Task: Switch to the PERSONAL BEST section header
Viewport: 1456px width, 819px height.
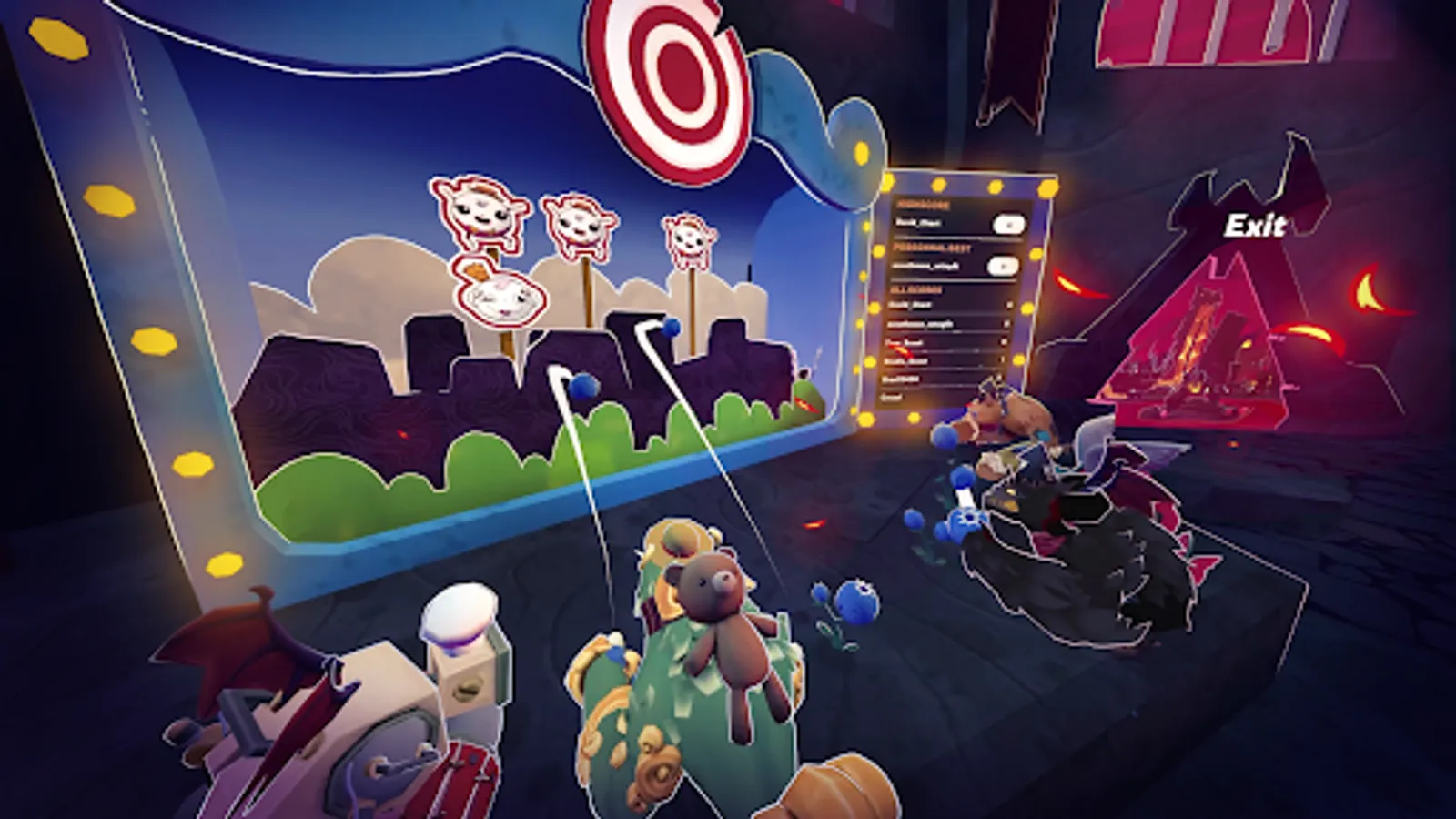Action: click(933, 248)
